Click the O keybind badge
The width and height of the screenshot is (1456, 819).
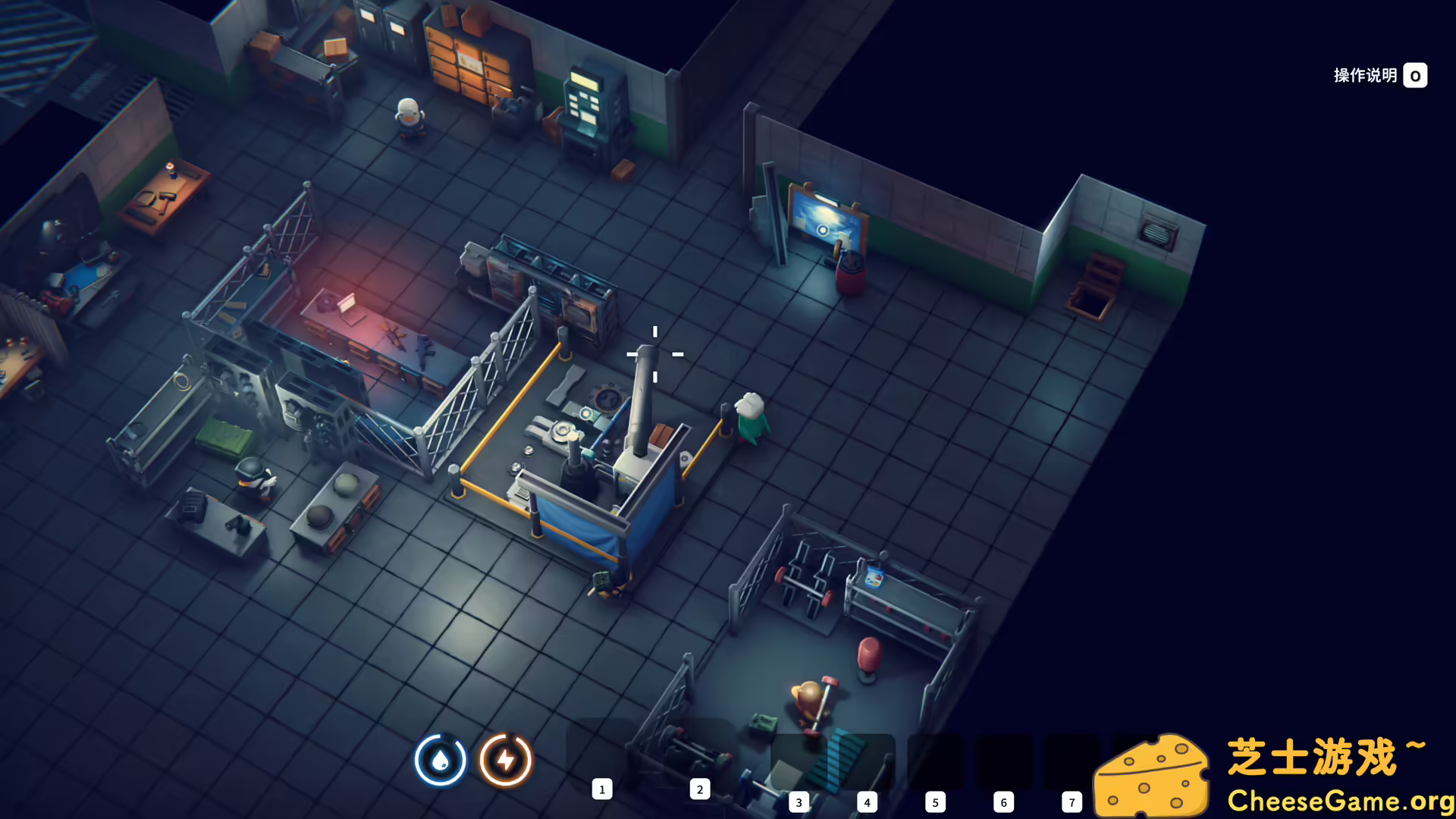(1415, 75)
